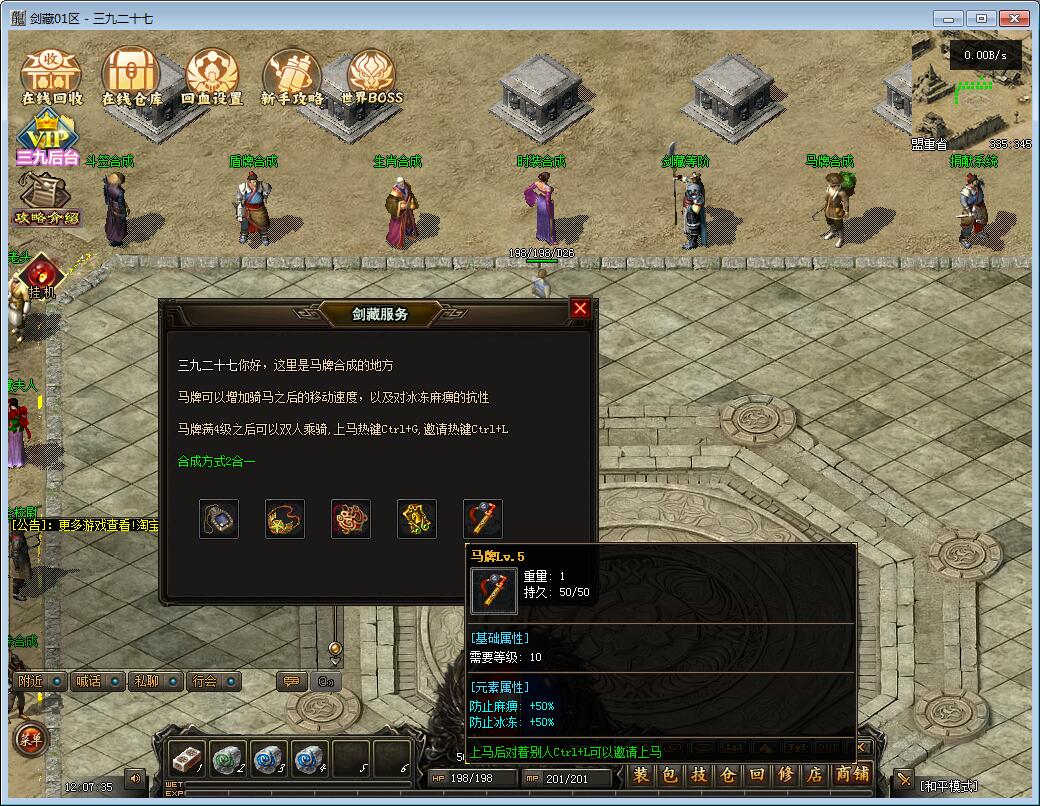Image resolution: width=1040 pixels, height=806 pixels.
Task: Open the round 菜单 menu button
Action: point(30,739)
